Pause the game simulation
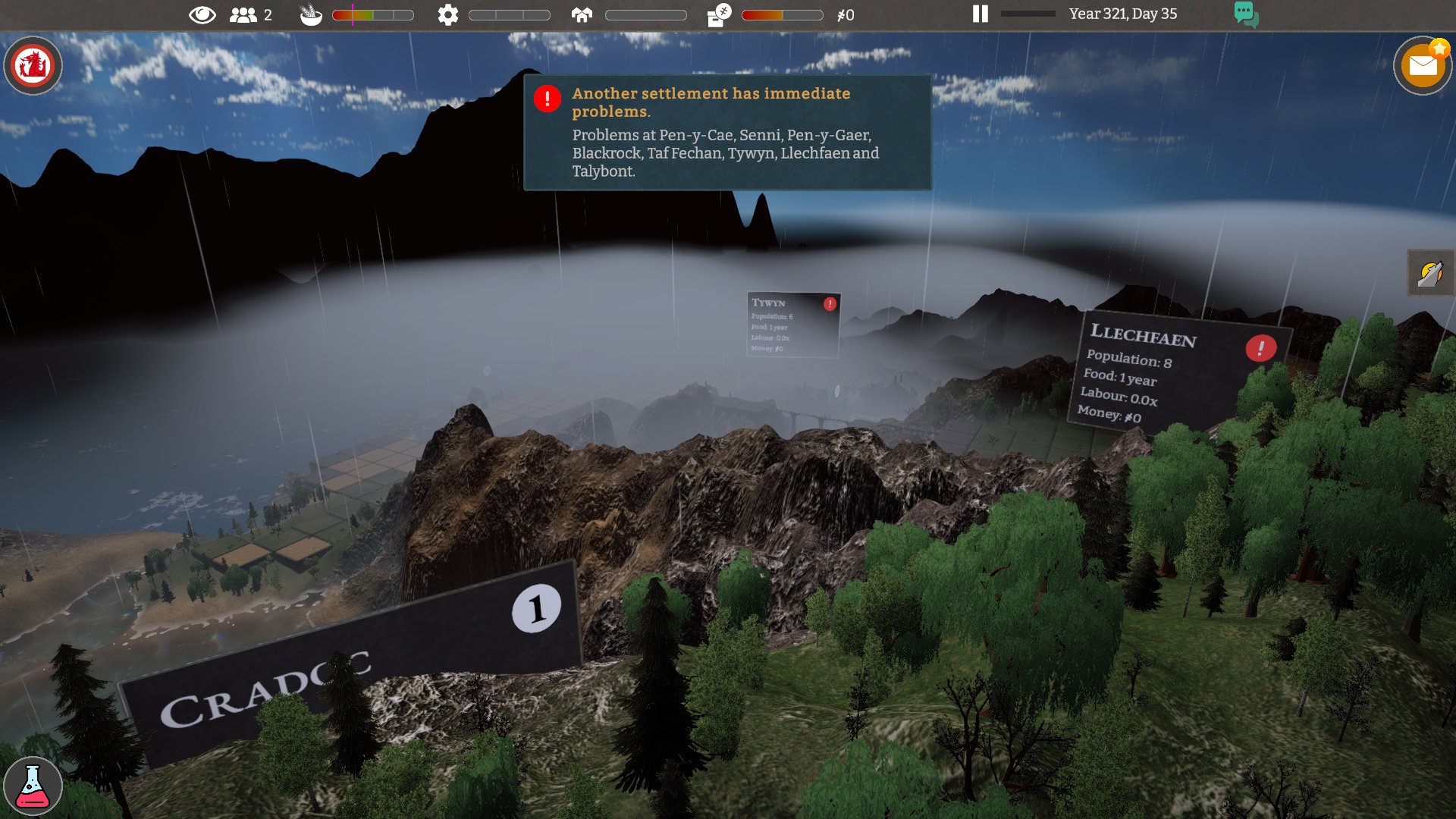This screenshot has height=819, width=1456. pyautogui.click(x=981, y=14)
